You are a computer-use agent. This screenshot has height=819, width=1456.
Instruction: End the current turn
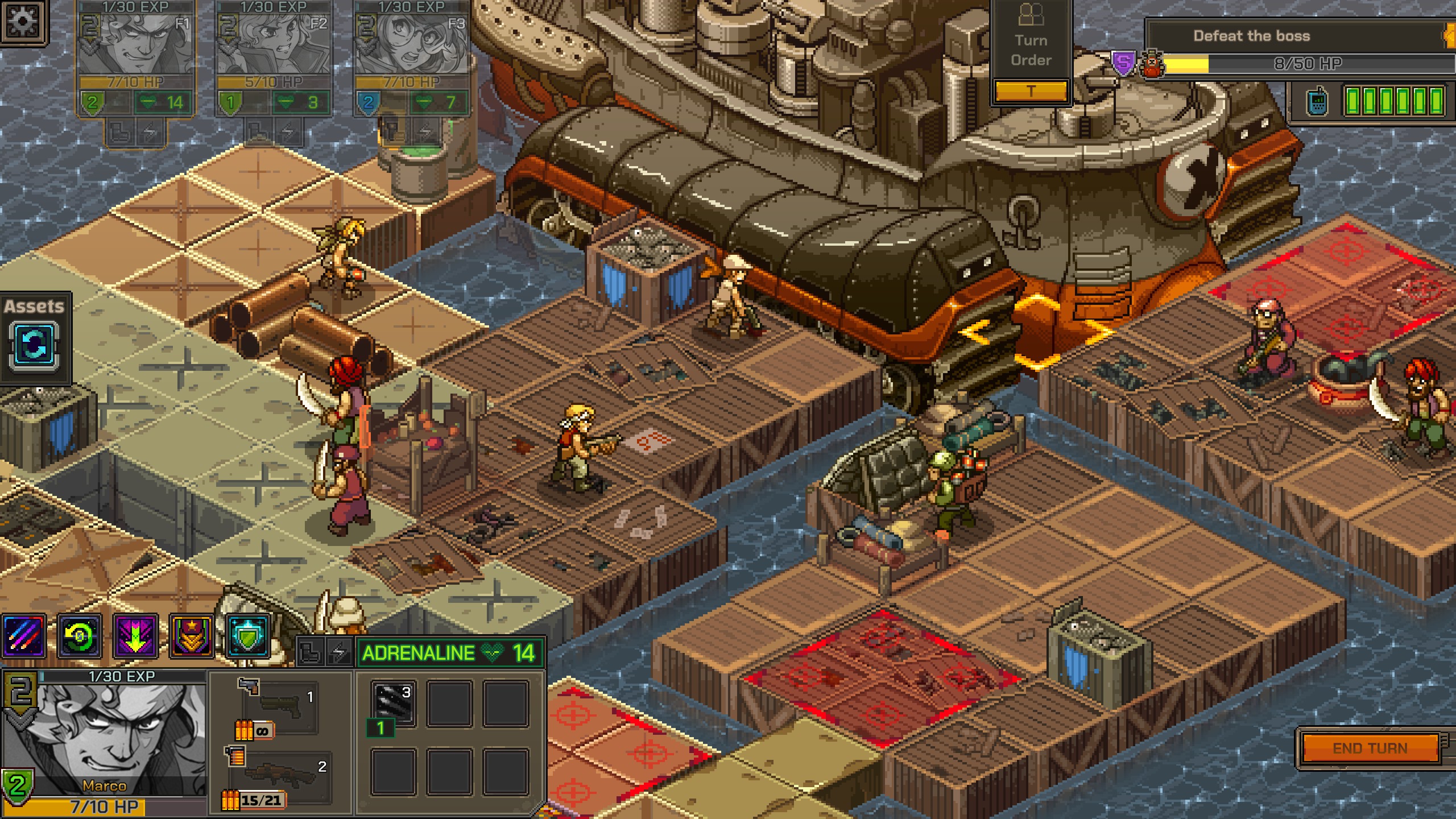pos(1370,747)
